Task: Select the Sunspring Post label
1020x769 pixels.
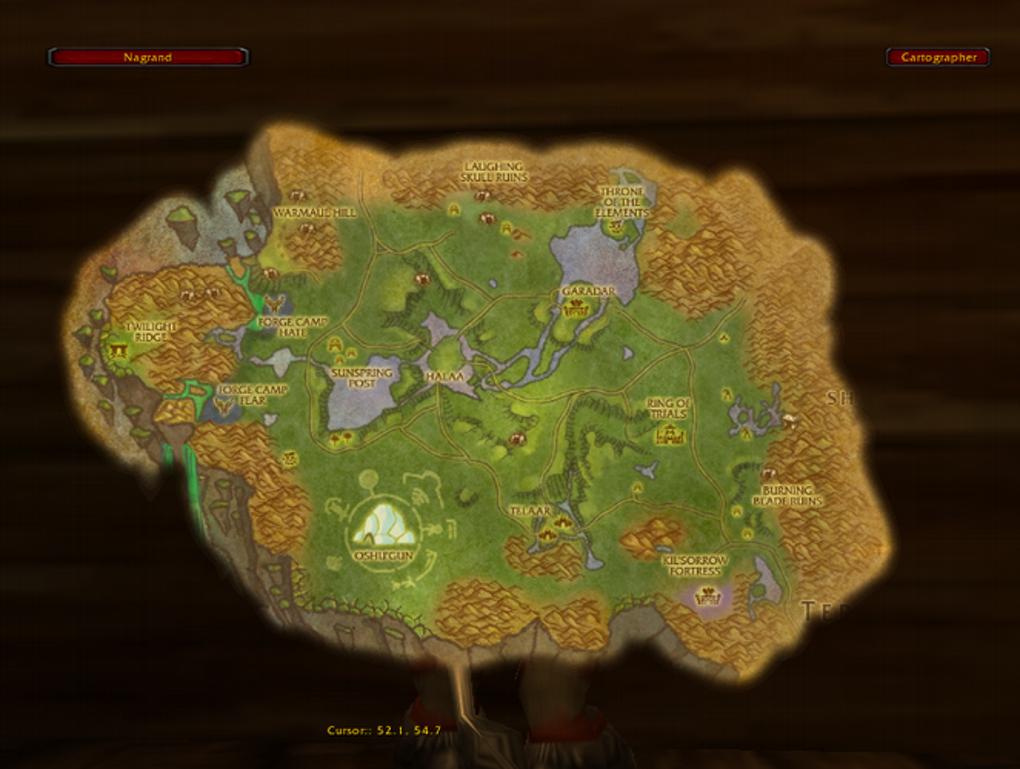Action: click(362, 377)
